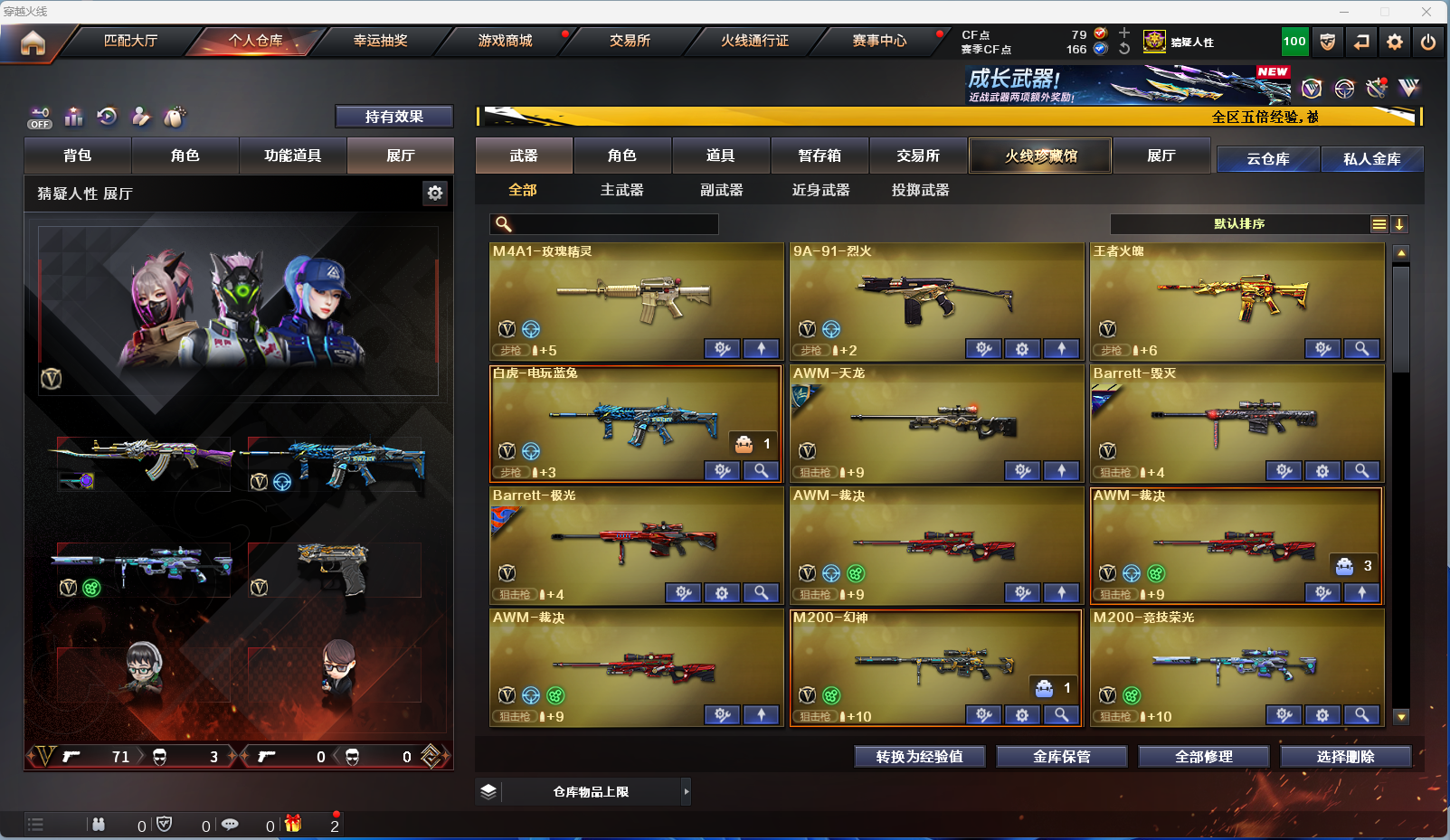Click the 持有效果 button
1450x840 pixels.
click(393, 117)
